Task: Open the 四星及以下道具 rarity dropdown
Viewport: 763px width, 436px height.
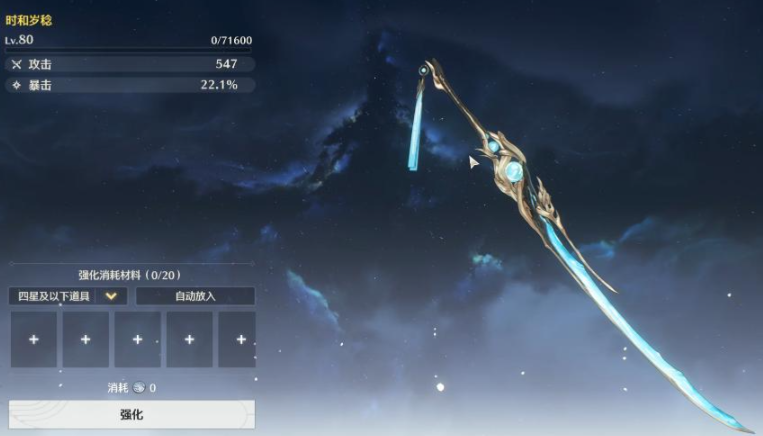Action: coord(68,296)
